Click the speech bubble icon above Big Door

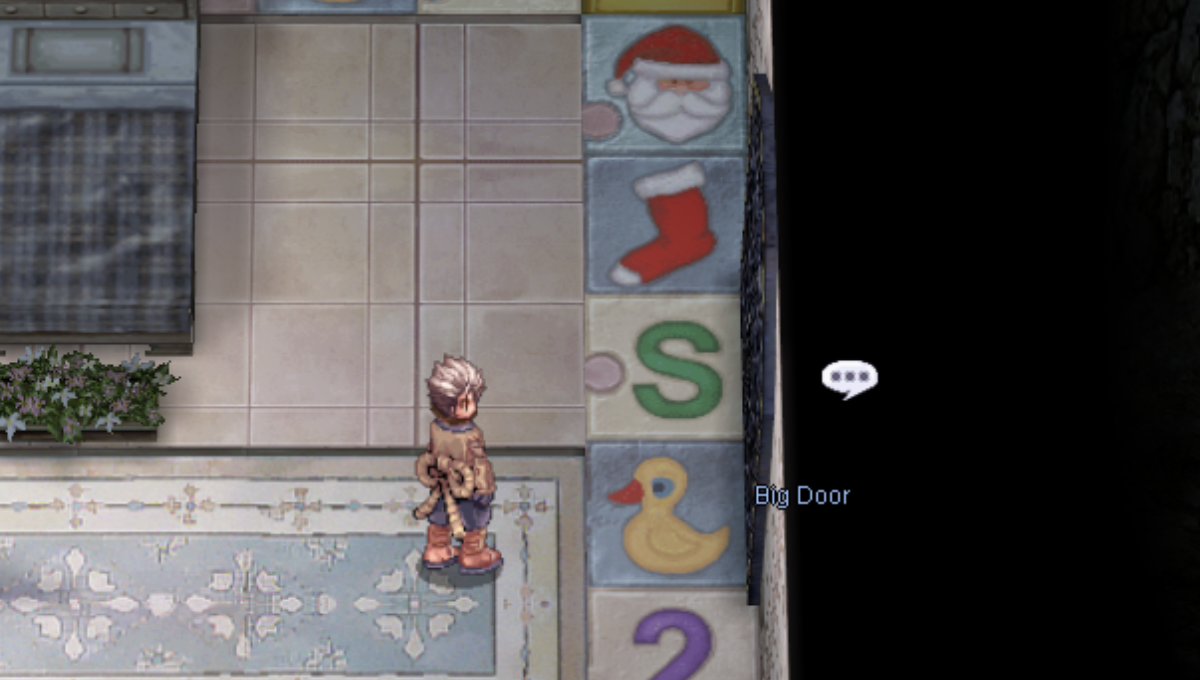point(849,378)
